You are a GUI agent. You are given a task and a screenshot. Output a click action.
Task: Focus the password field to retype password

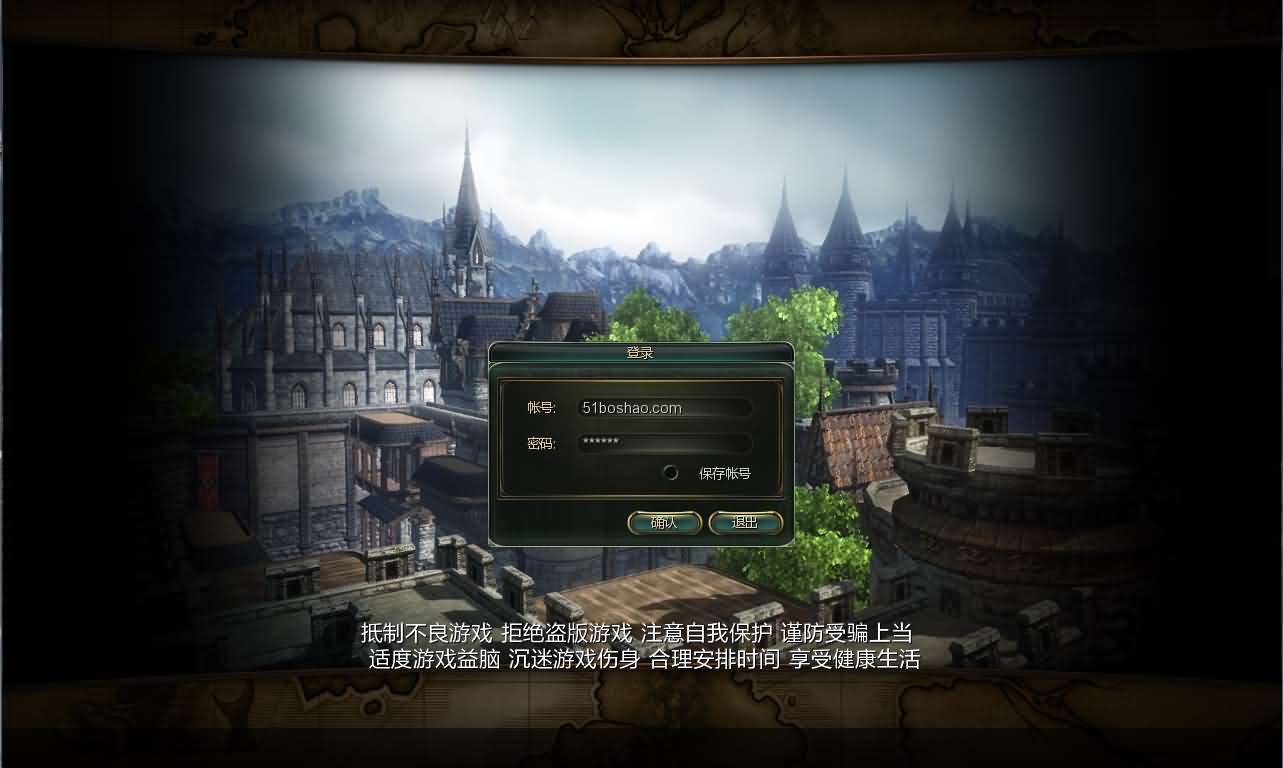[x=665, y=443]
